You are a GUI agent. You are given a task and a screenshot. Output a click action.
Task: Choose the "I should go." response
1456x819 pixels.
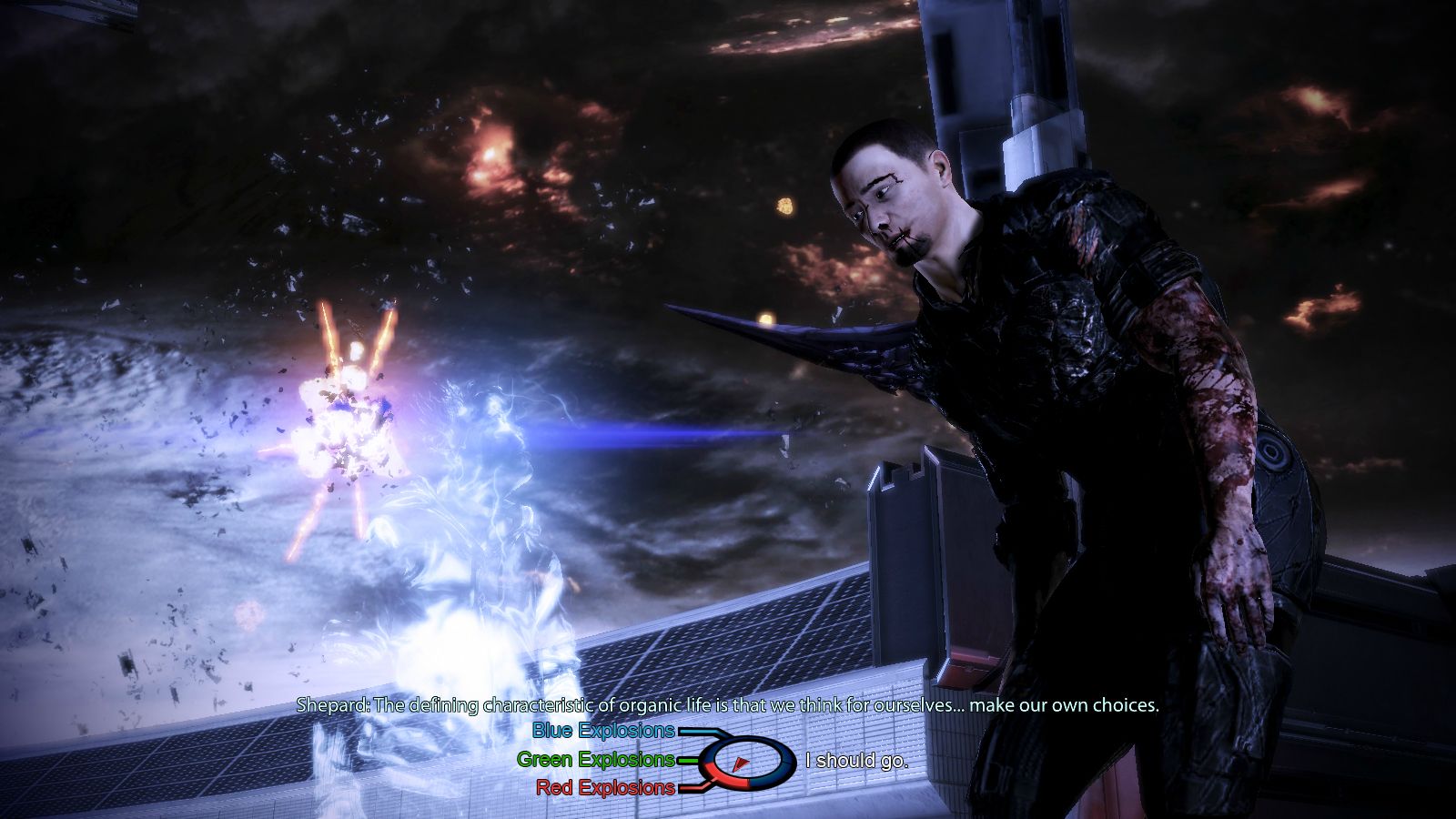(x=856, y=760)
